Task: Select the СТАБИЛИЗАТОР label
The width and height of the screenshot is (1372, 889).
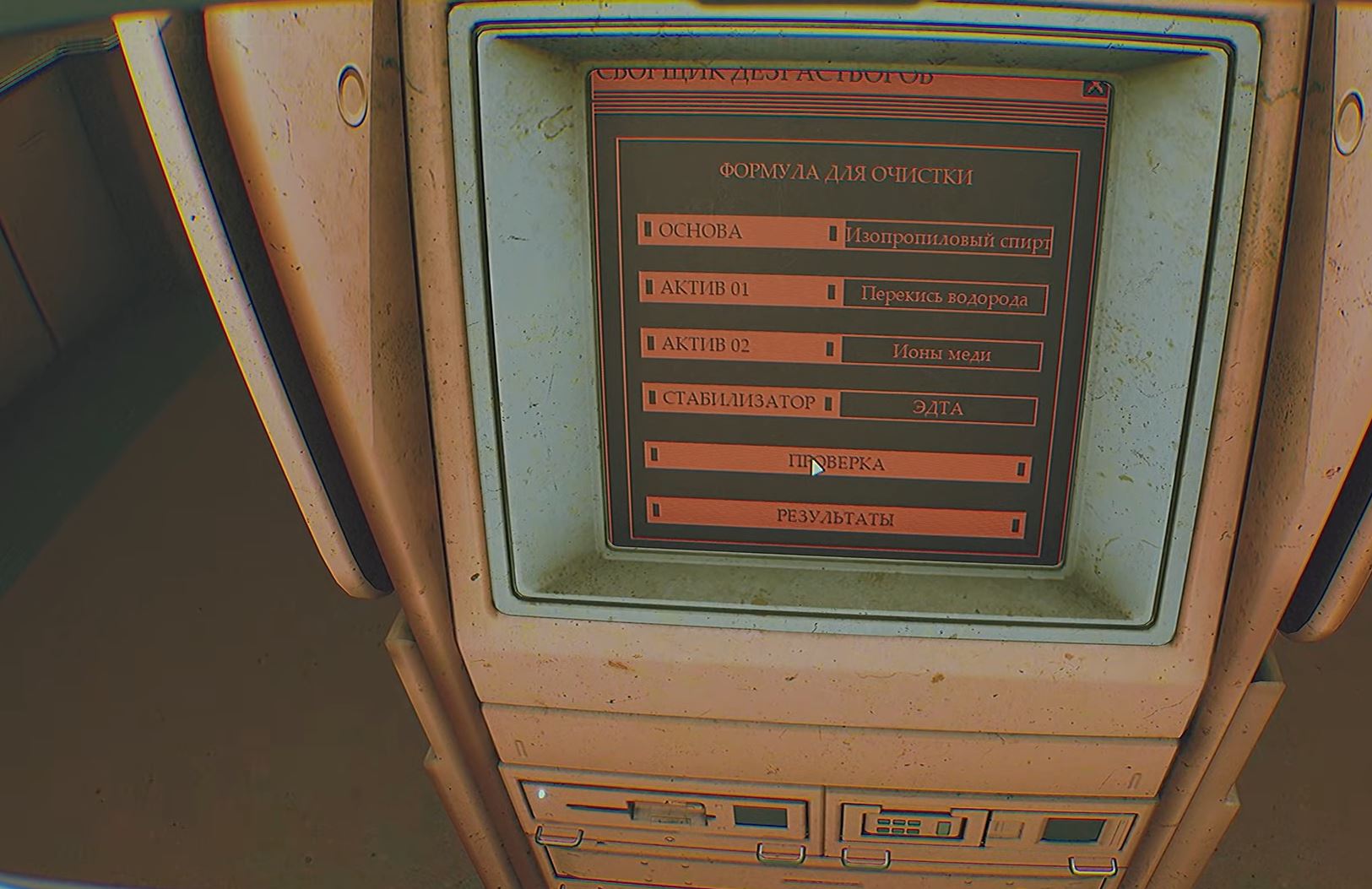Action: pos(740,400)
